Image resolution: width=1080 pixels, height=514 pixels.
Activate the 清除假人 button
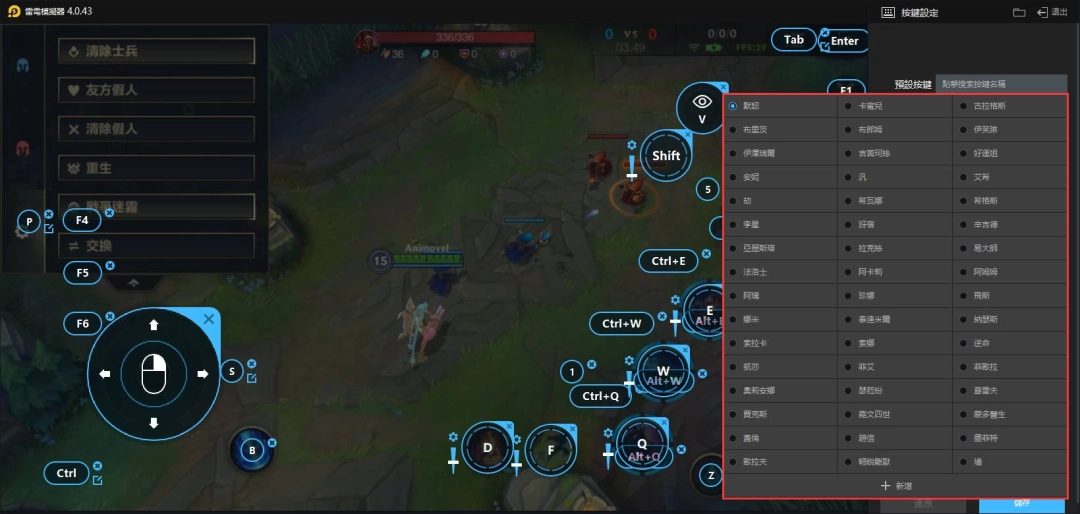point(156,129)
